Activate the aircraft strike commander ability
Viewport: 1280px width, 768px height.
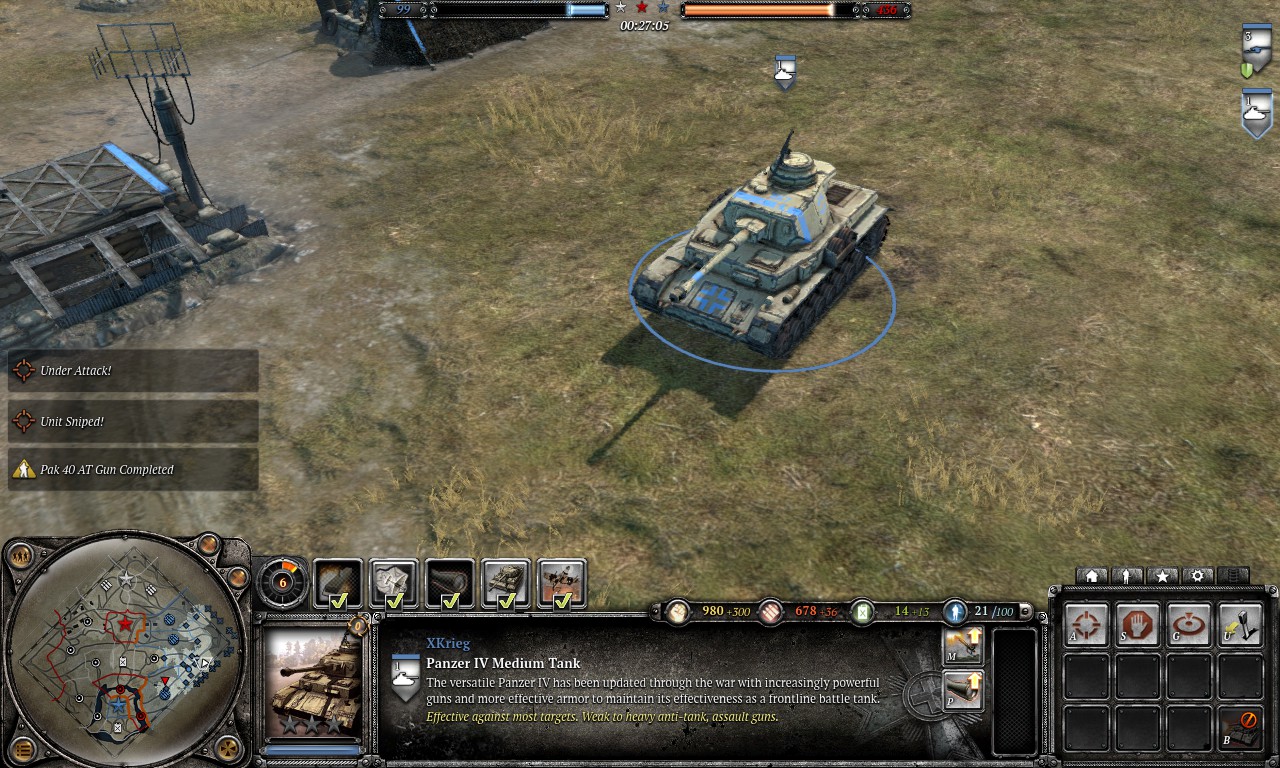point(562,583)
